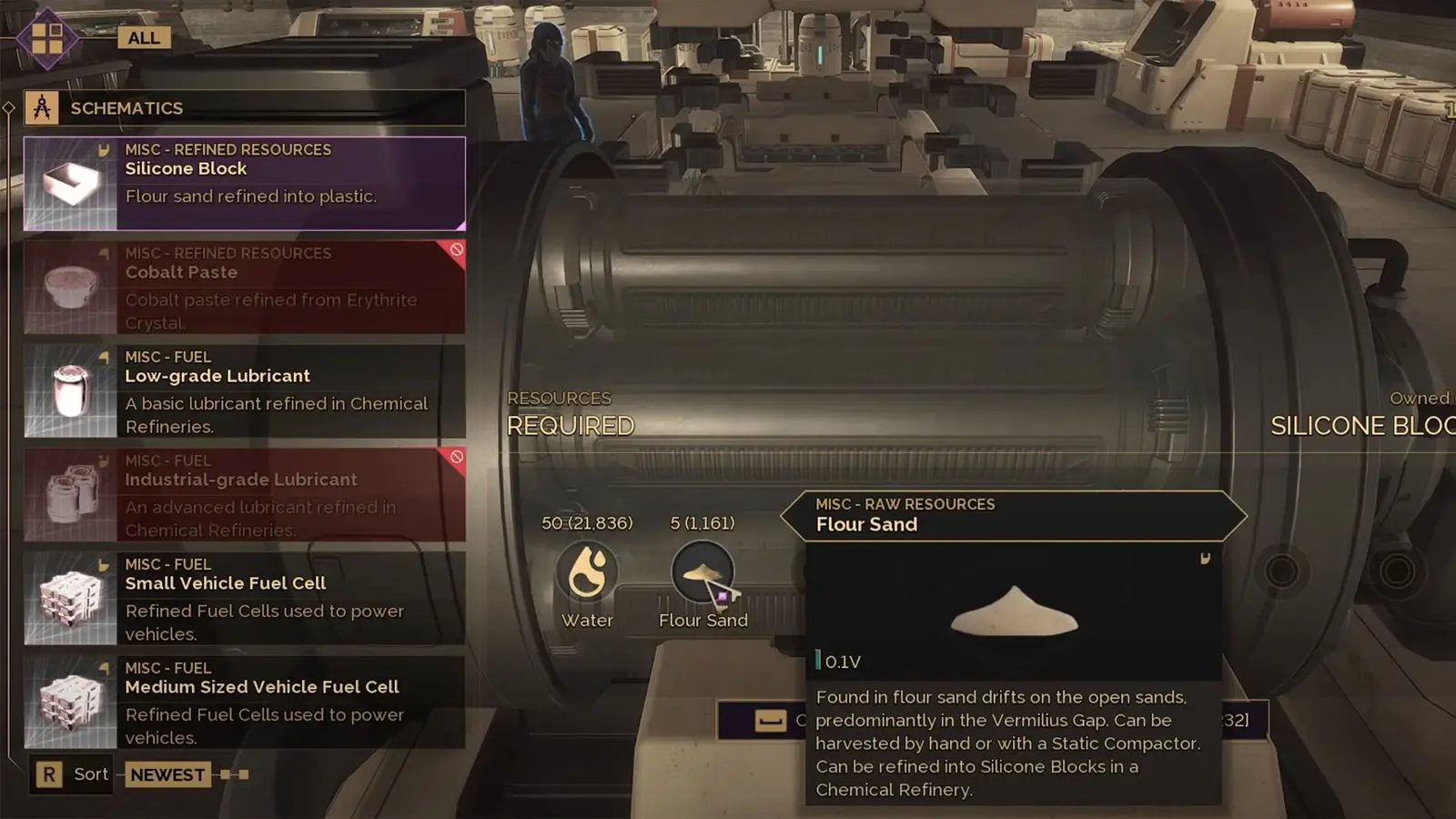Click the ALL category filter icon
This screenshot has width=1456, height=819.
click(x=47, y=37)
